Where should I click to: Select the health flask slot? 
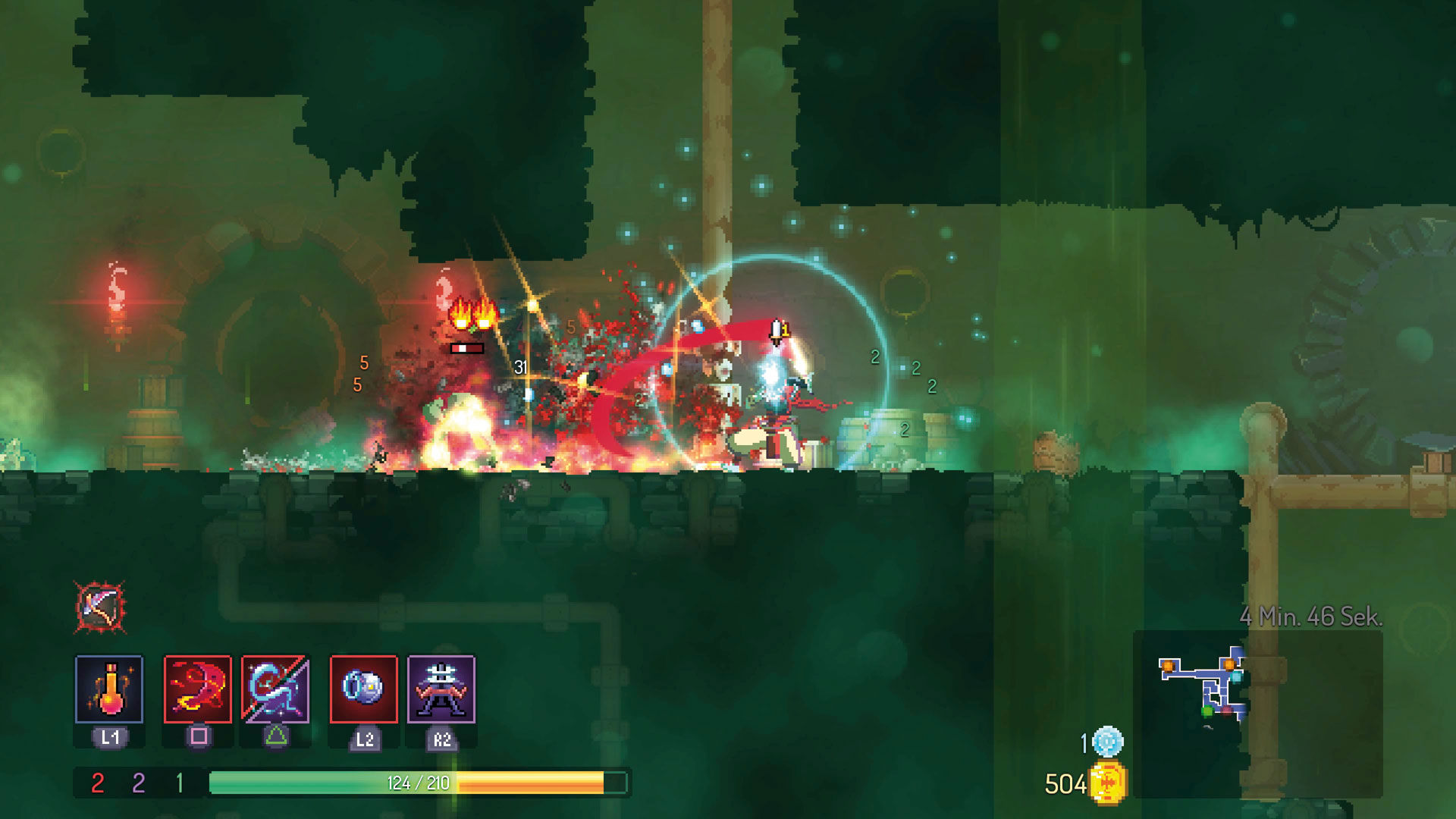tap(109, 689)
